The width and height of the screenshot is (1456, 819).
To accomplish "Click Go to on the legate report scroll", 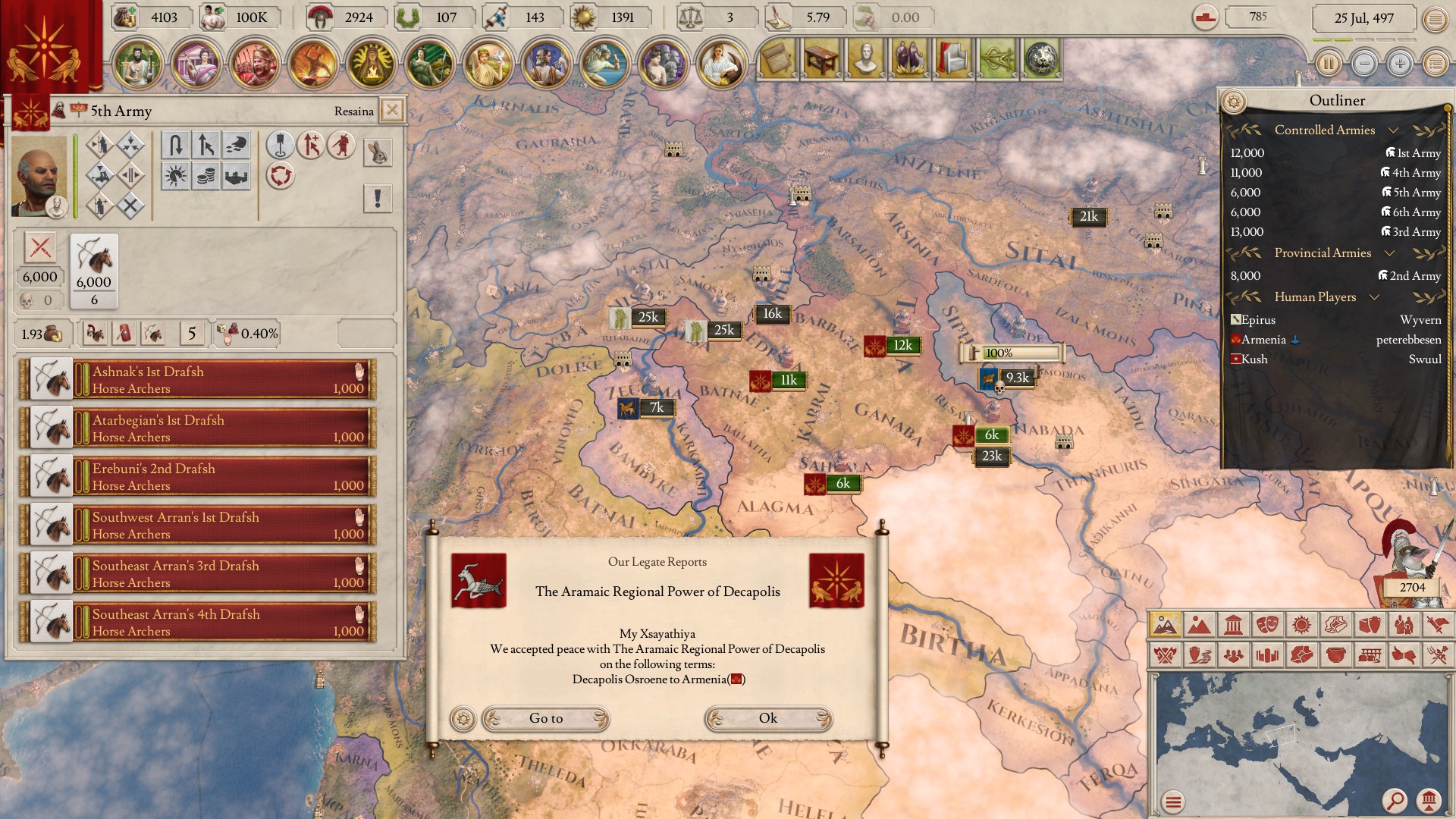I will point(545,719).
